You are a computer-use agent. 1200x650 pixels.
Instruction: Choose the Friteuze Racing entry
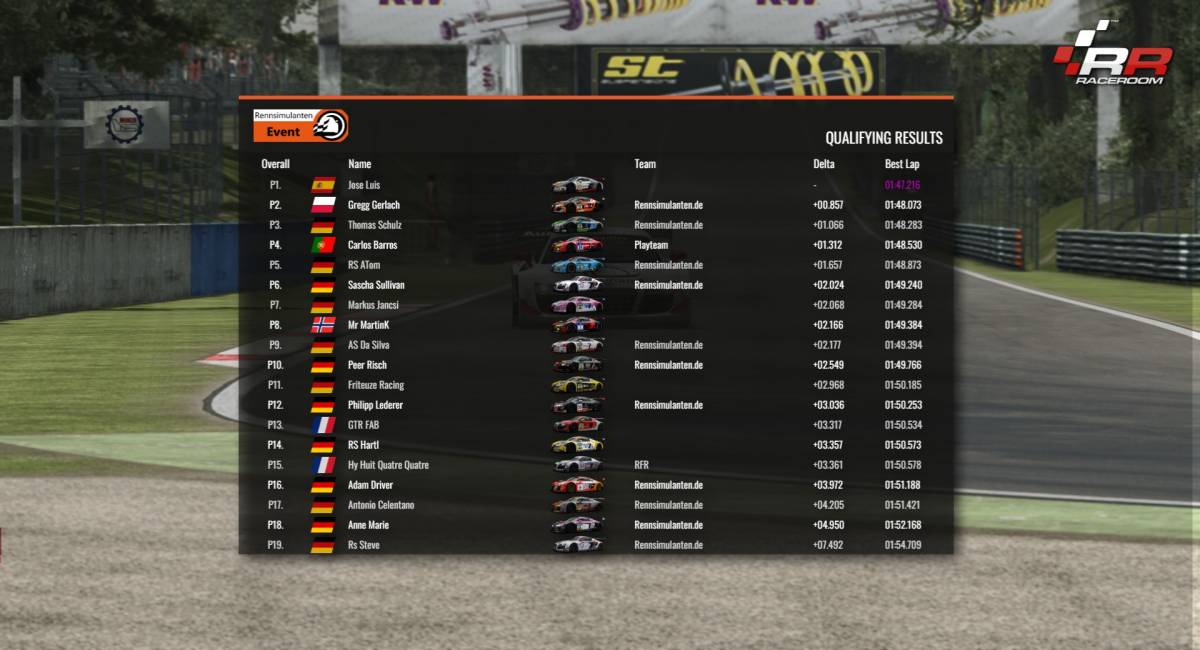(x=376, y=385)
